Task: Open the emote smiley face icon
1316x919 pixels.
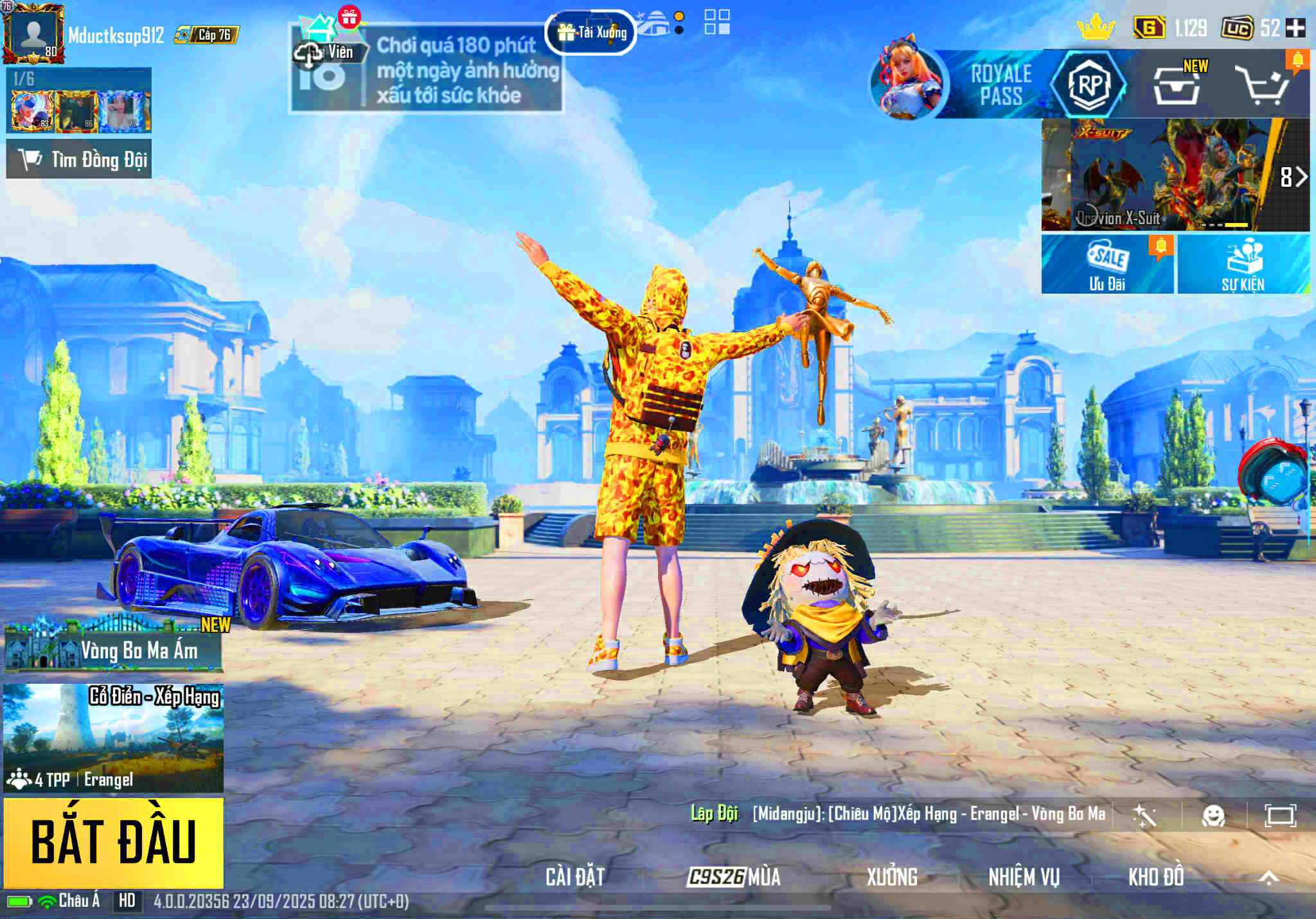Action: (x=1213, y=816)
